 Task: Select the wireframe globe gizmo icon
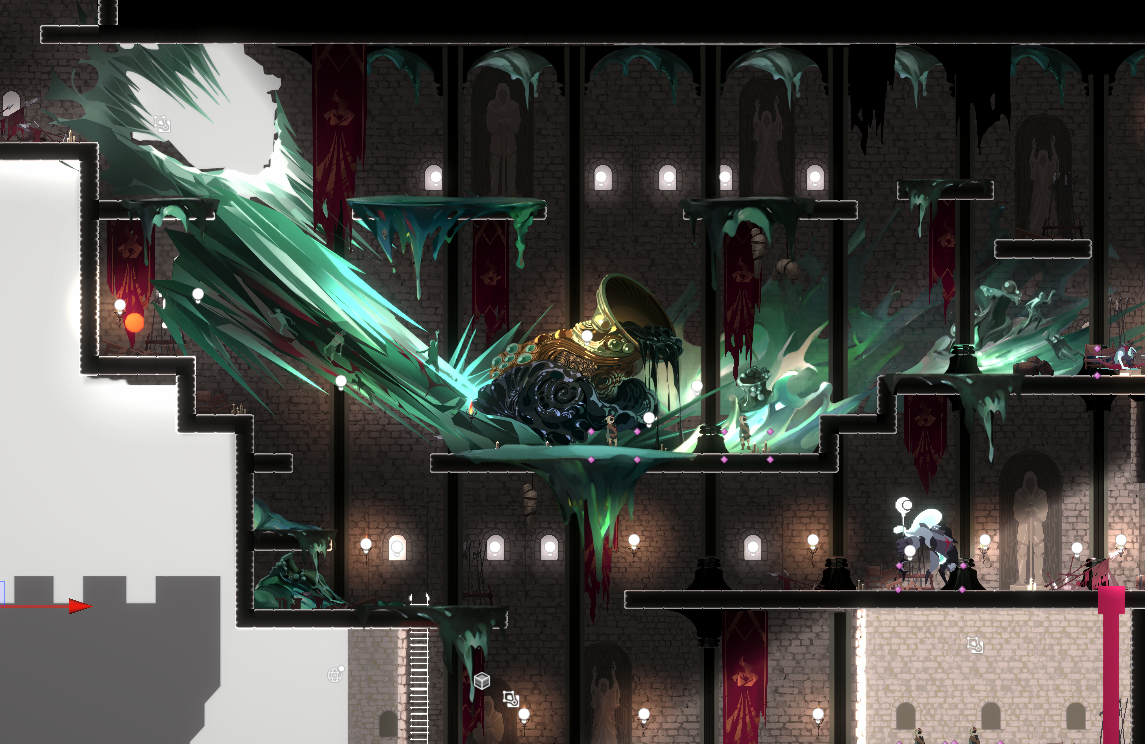334,675
